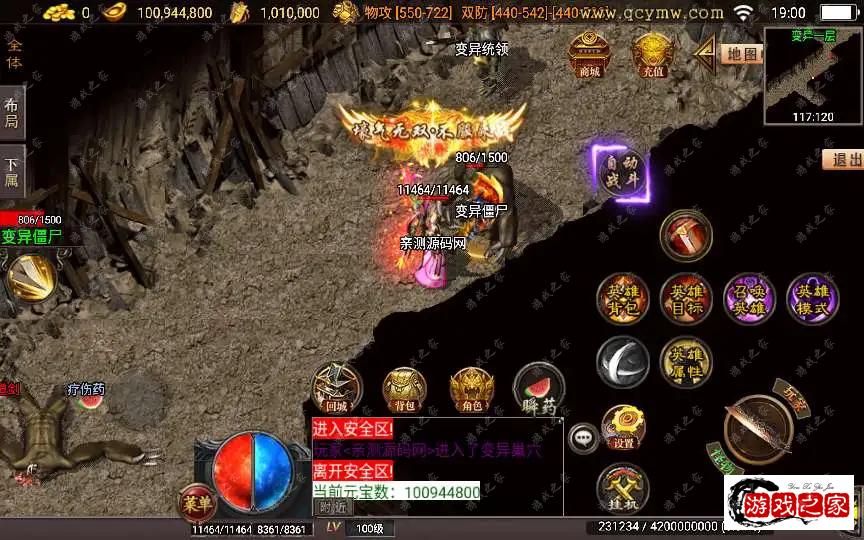Select 英雄目标 hero target
The width and height of the screenshot is (864, 540).
(x=686, y=298)
